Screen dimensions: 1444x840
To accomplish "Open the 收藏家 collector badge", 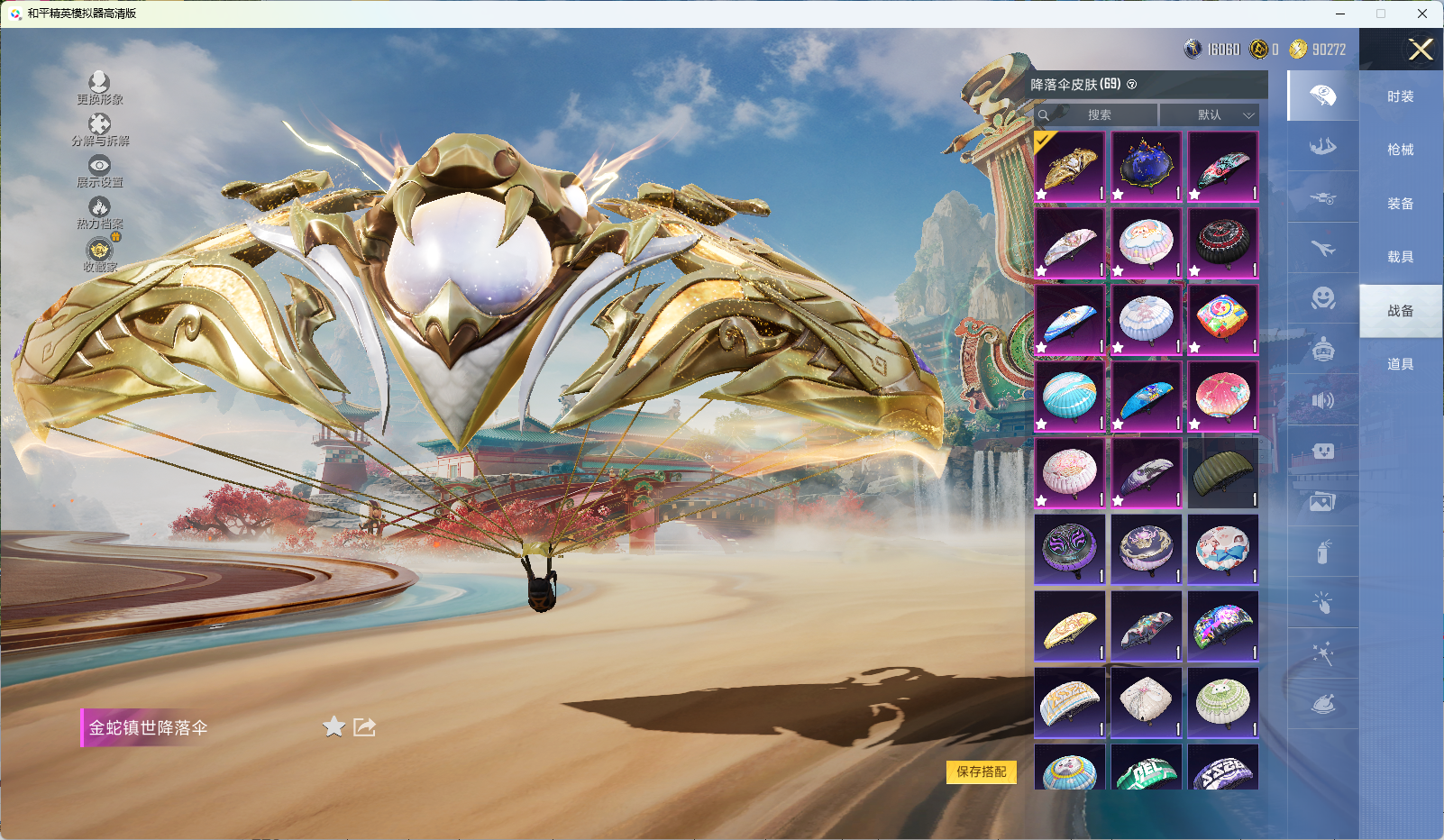I will pyautogui.click(x=99, y=255).
